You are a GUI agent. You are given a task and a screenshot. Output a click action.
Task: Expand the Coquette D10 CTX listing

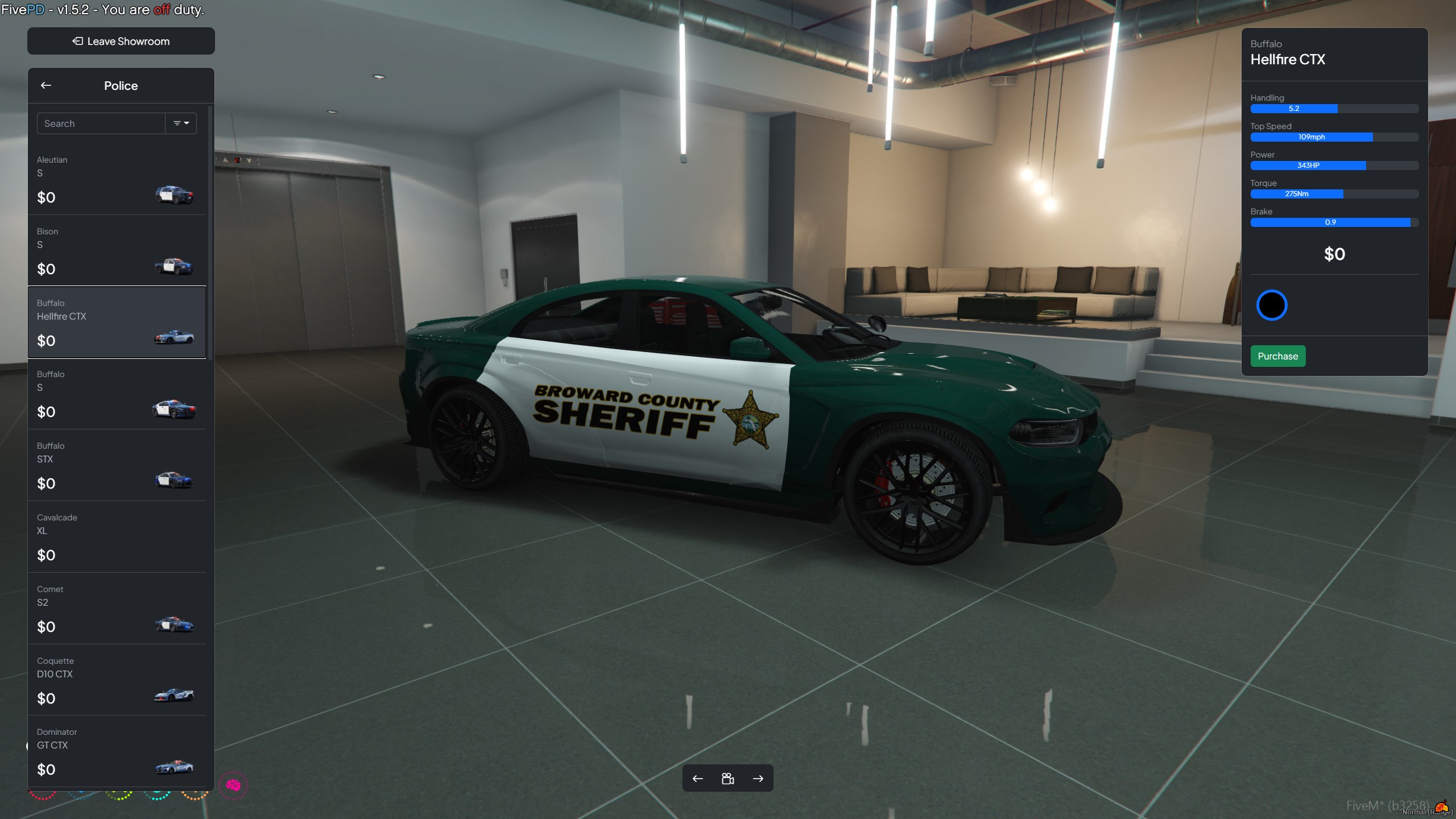tap(117, 680)
